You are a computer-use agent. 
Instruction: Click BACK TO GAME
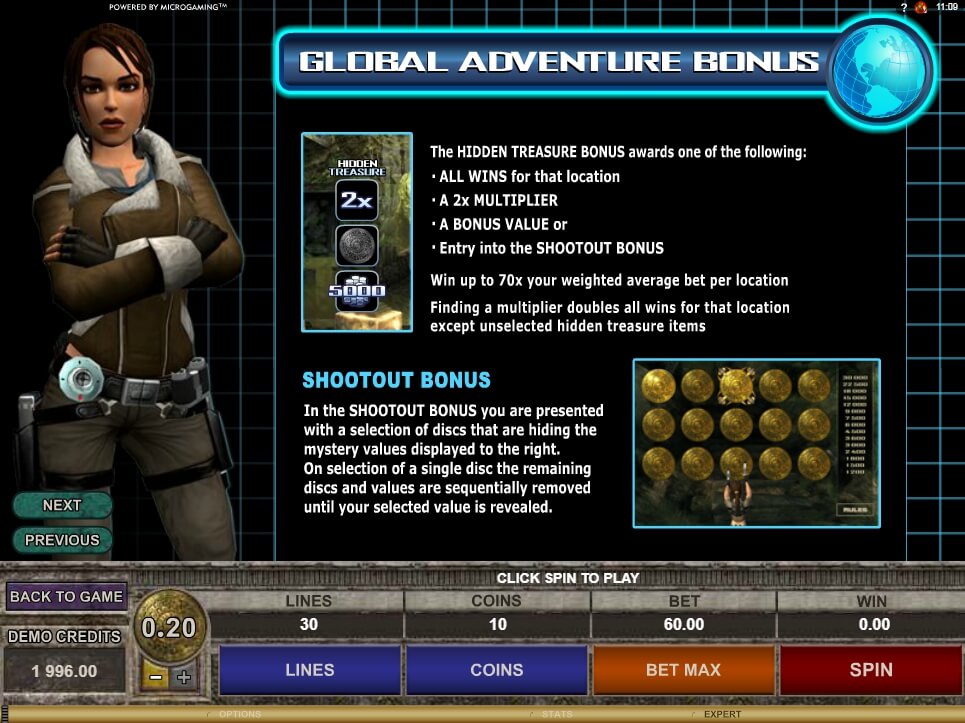[x=66, y=597]
